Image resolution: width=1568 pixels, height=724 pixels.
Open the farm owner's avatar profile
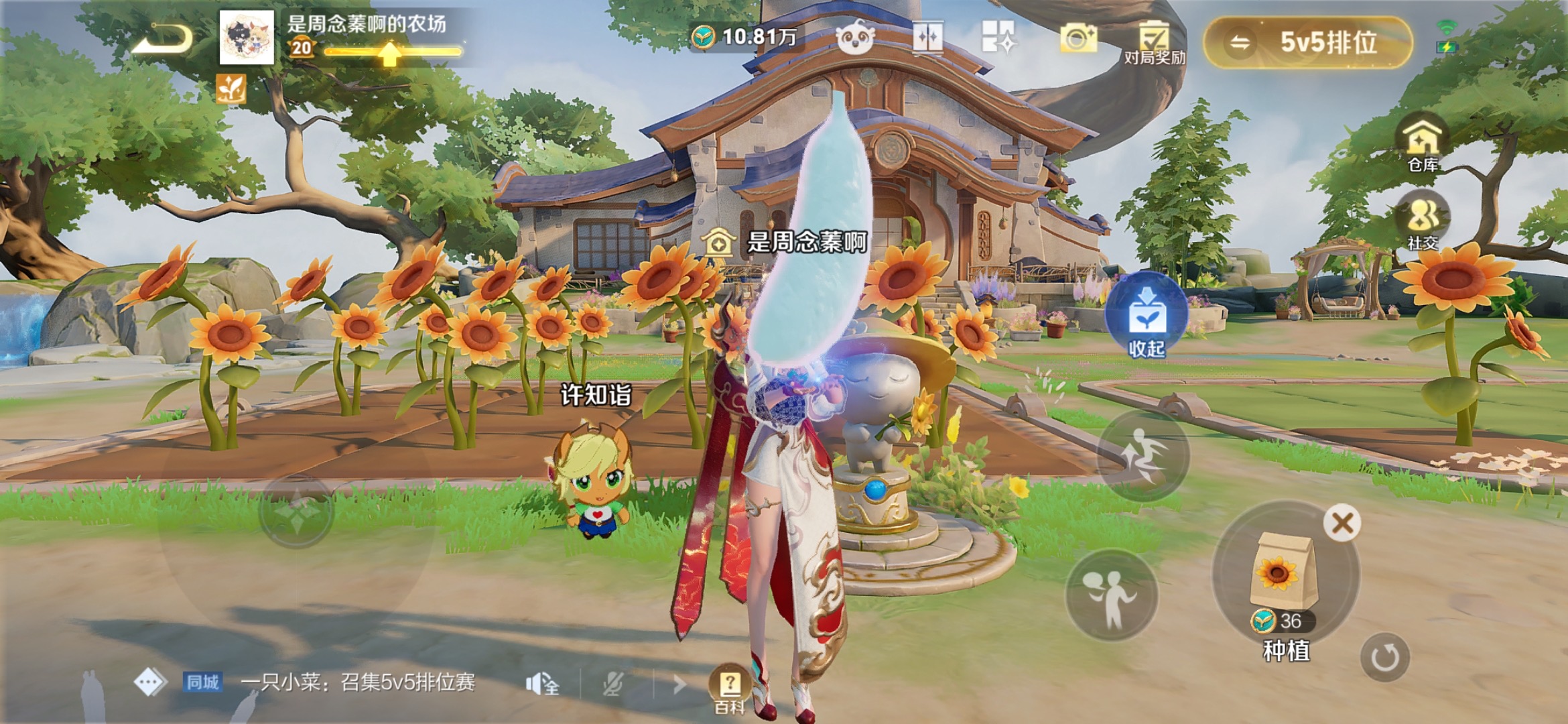click(247, 38)
